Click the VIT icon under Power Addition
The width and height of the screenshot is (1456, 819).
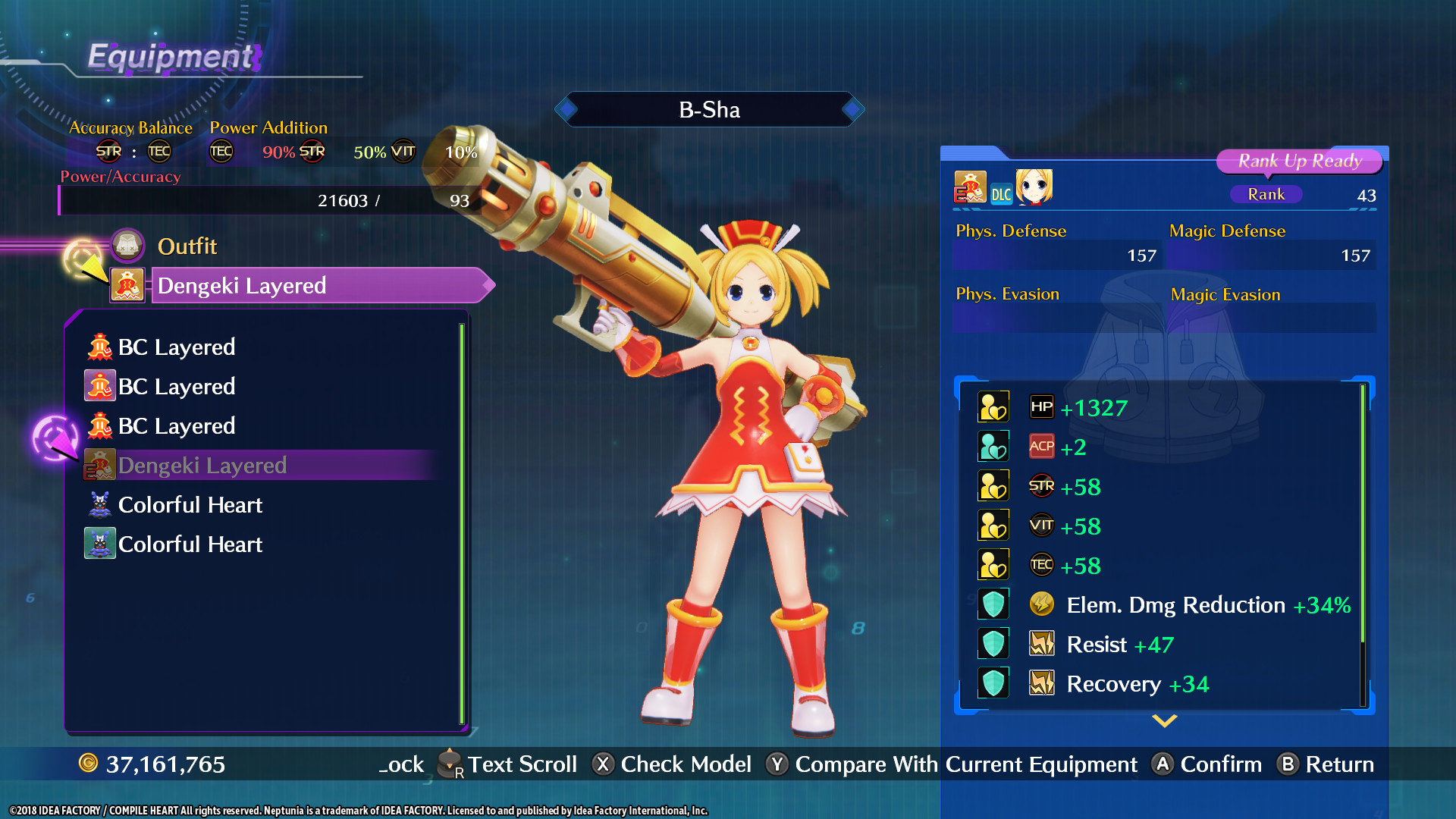[x=403, y=152]
